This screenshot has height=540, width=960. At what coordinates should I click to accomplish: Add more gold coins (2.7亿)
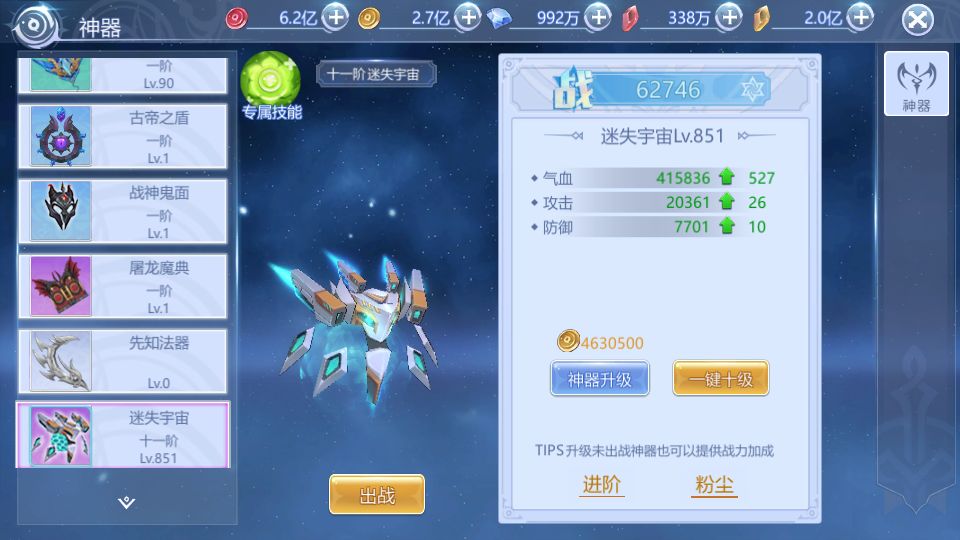(x=468, y=17)
